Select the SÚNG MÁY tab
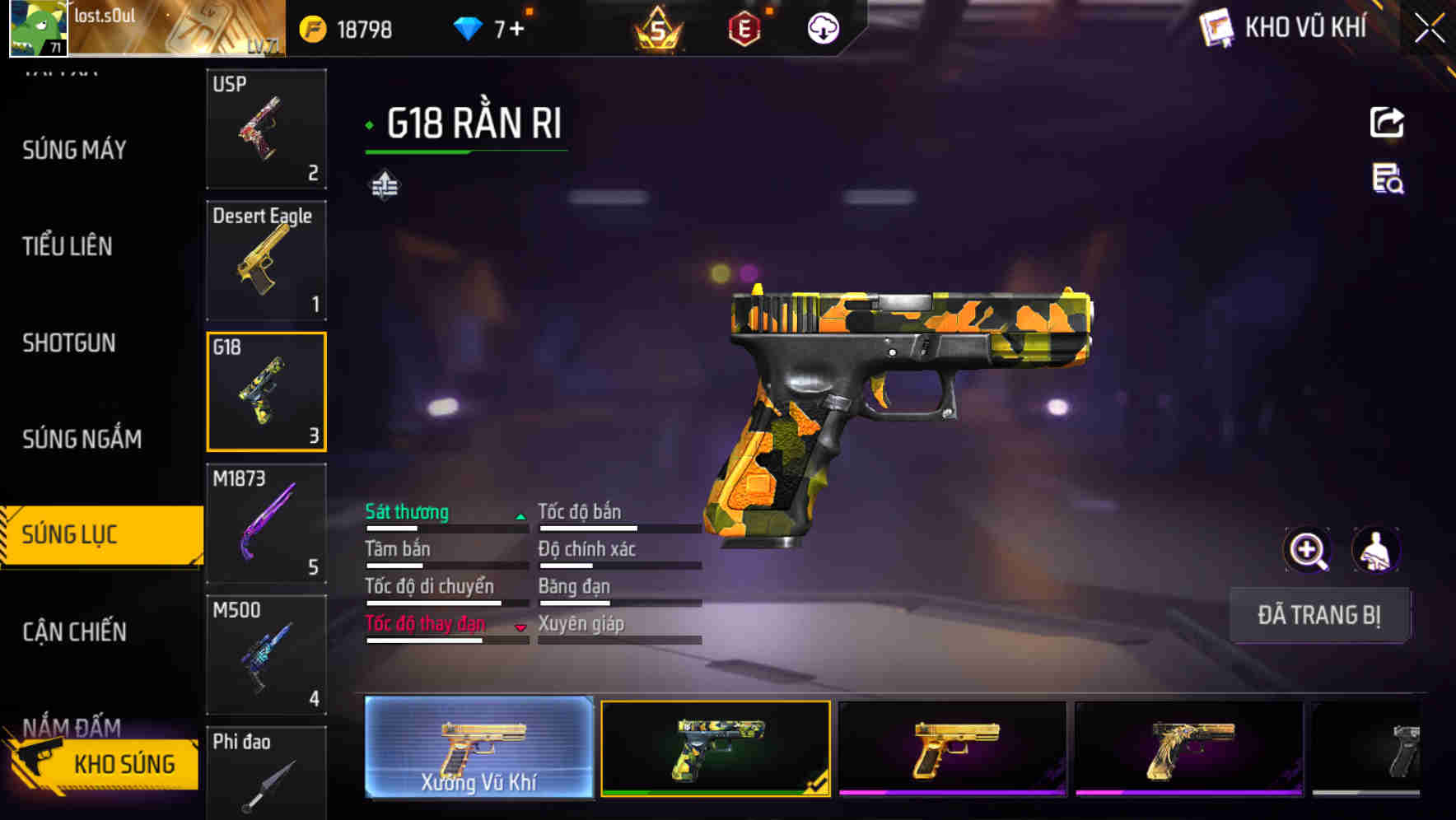The image size is (1456, 820). point(75,150)
